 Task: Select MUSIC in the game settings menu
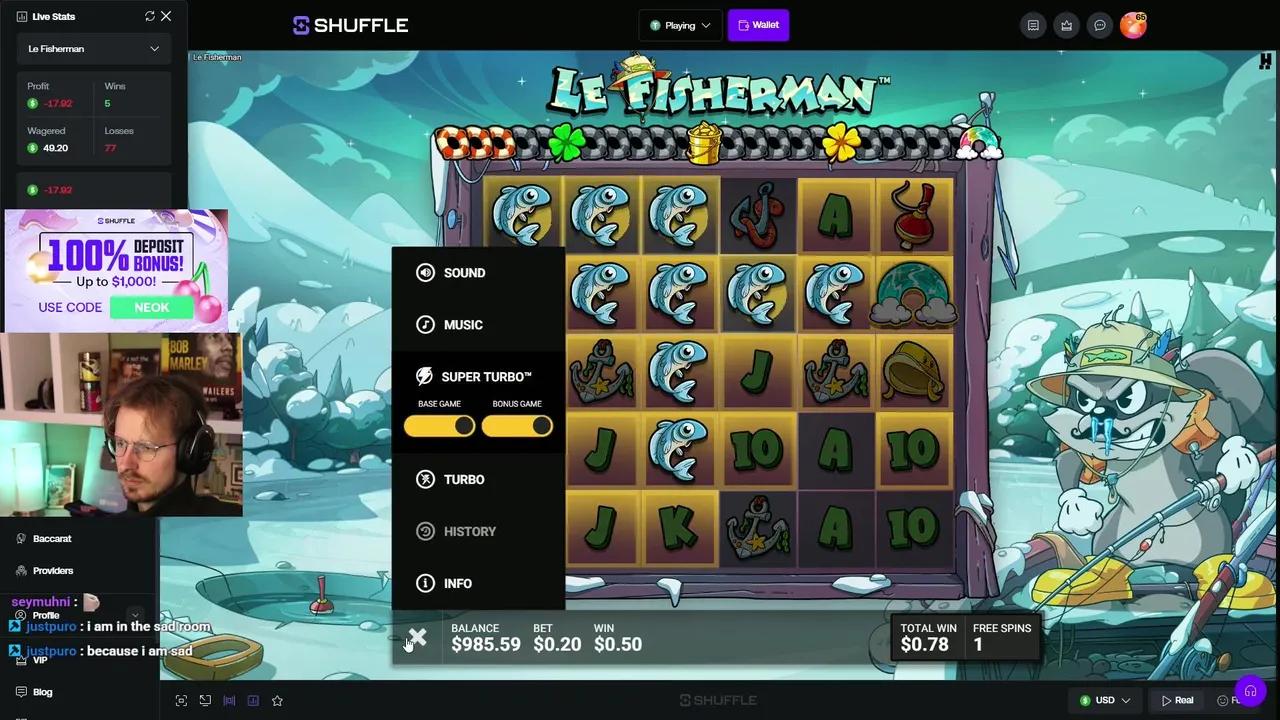pos(463,324)
